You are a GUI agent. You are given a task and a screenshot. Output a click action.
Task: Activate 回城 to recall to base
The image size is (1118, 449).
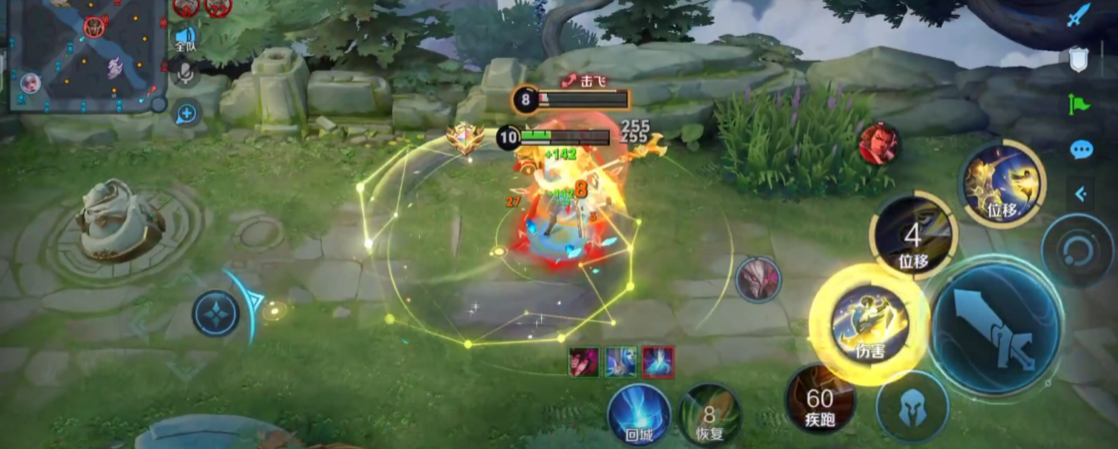639,413
